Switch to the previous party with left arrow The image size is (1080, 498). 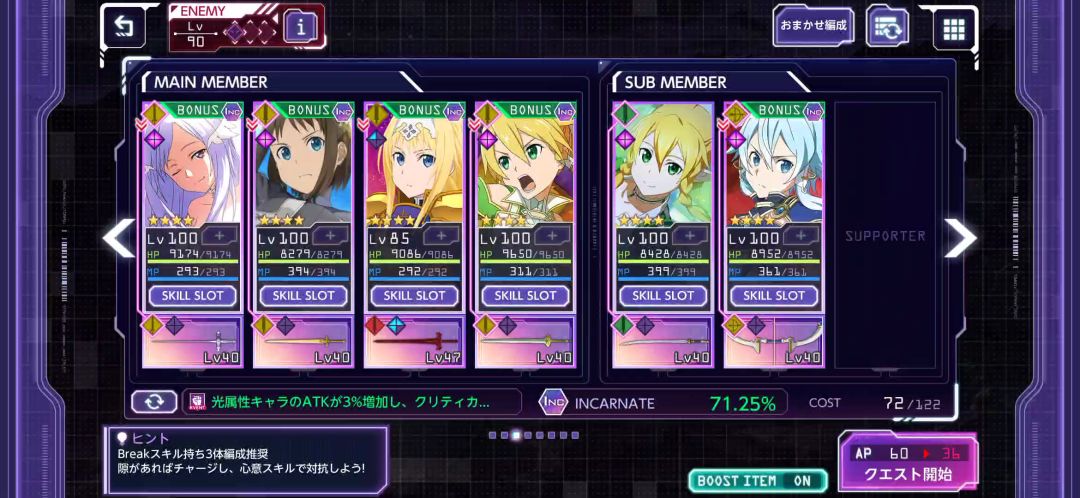coord(119,237)
